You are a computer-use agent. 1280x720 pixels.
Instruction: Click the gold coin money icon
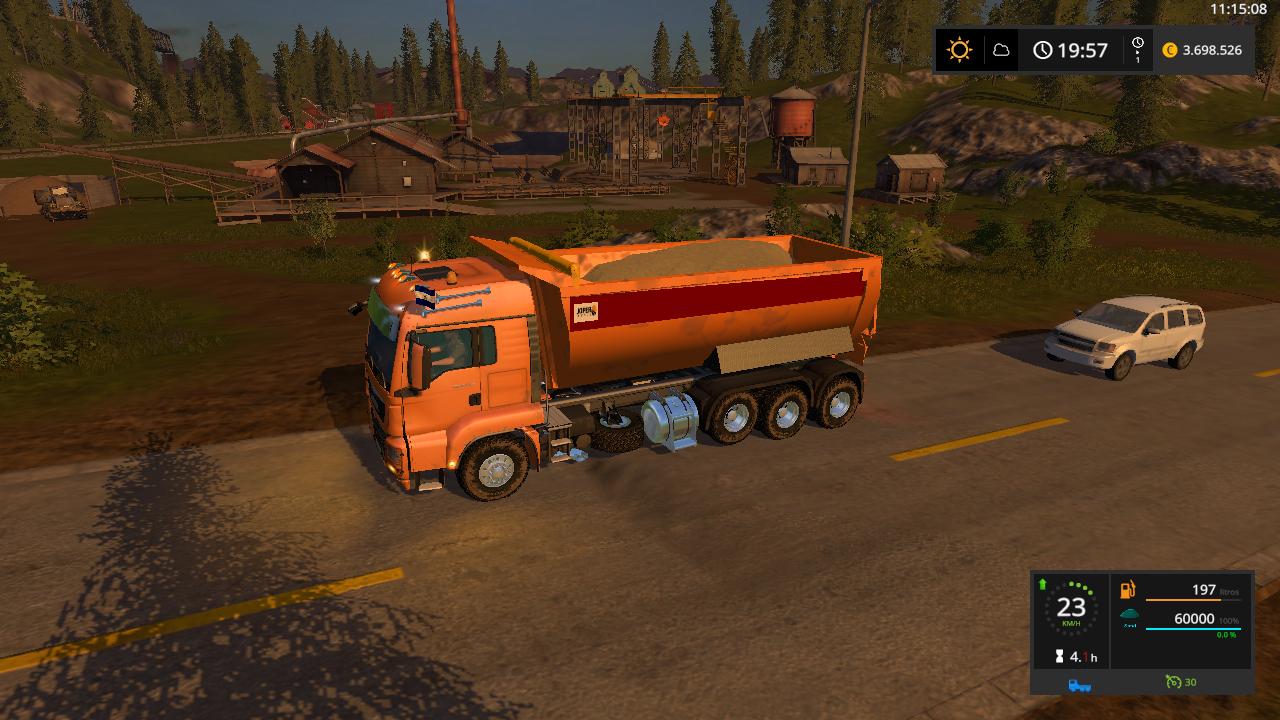click(1170, 50)
